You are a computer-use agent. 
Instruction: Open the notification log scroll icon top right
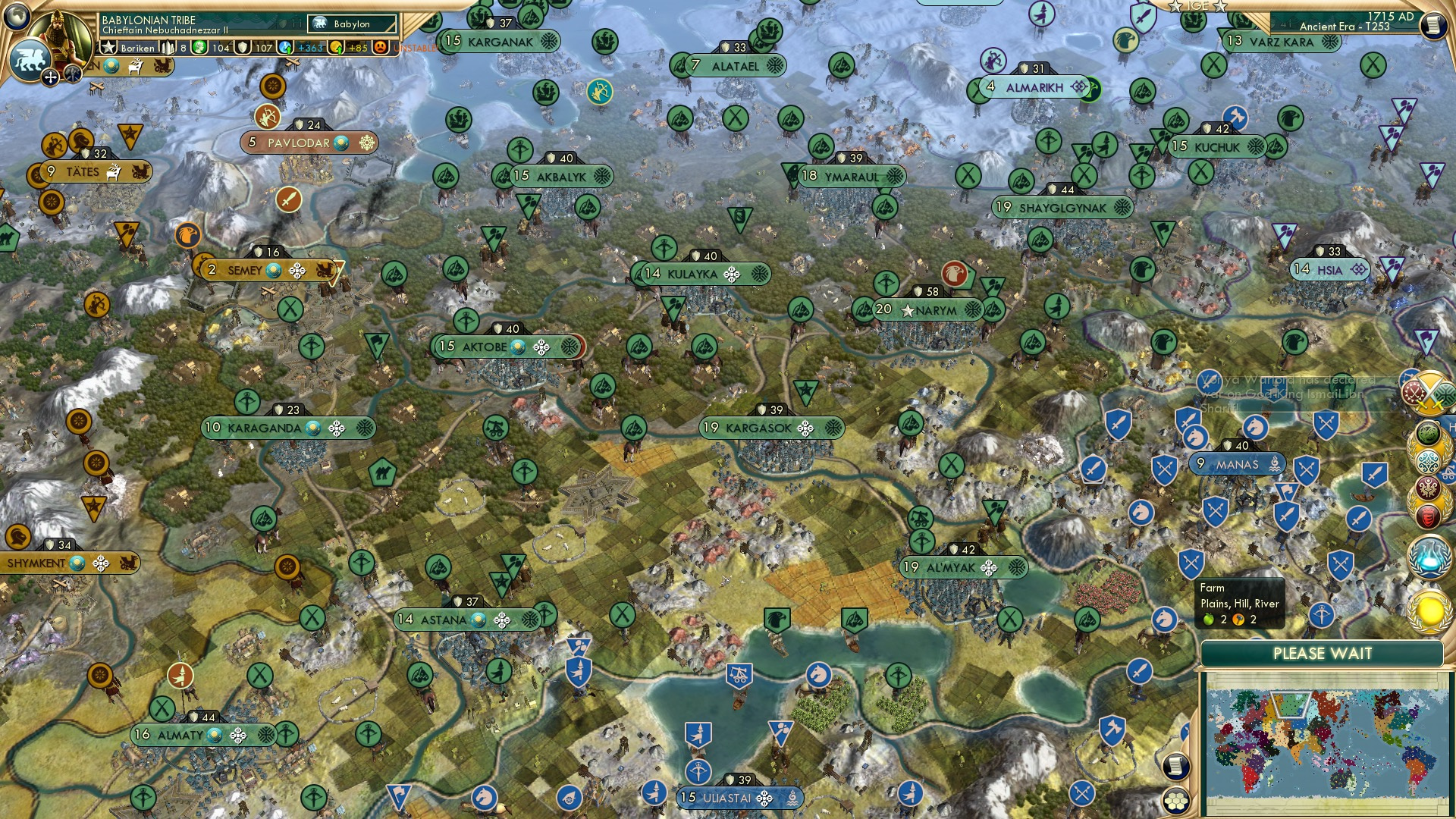click(1433, 24)
